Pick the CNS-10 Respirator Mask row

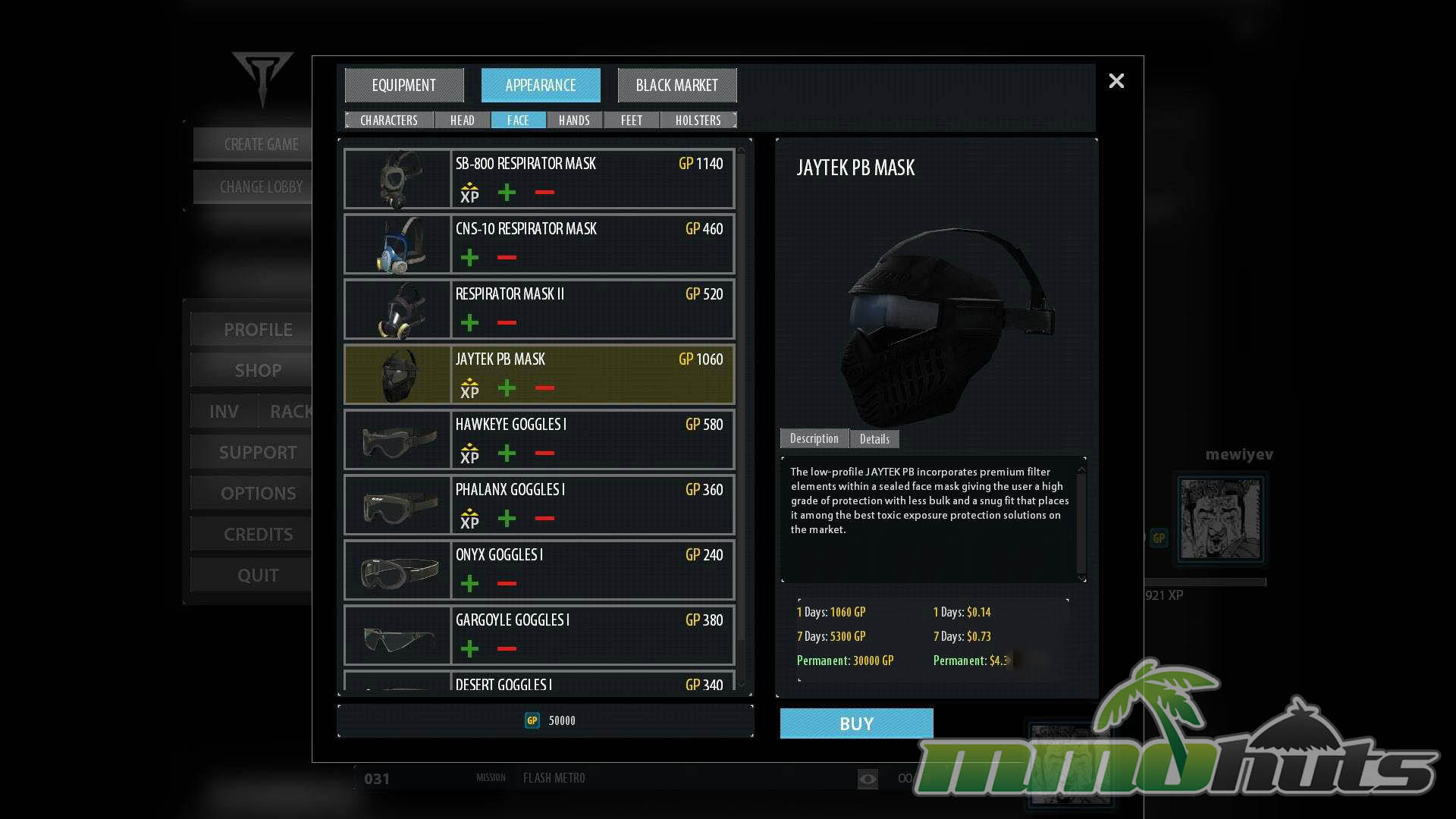click(x=539, y=243)
